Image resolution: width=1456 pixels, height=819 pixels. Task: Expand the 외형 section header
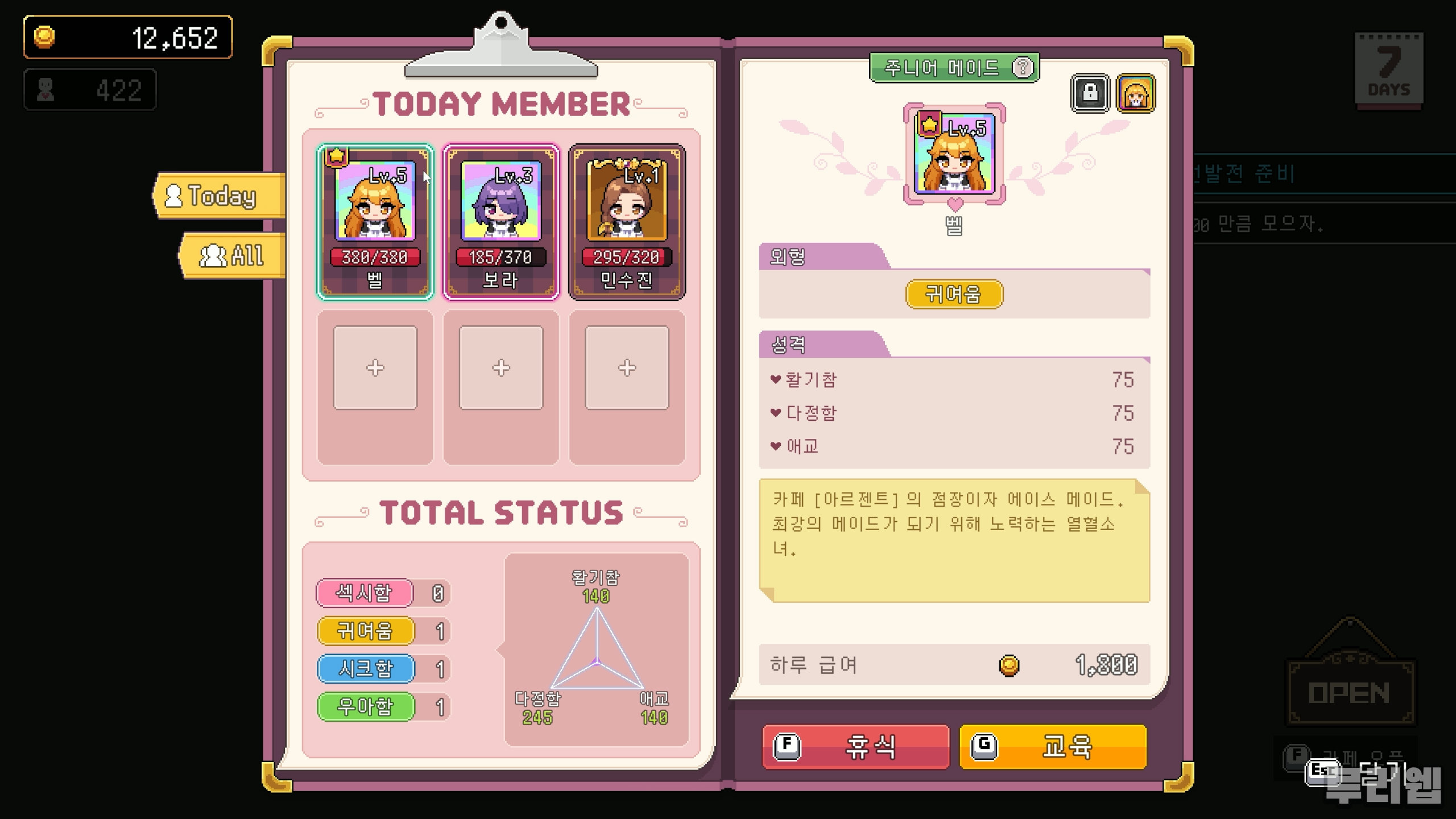coord(788,257)
